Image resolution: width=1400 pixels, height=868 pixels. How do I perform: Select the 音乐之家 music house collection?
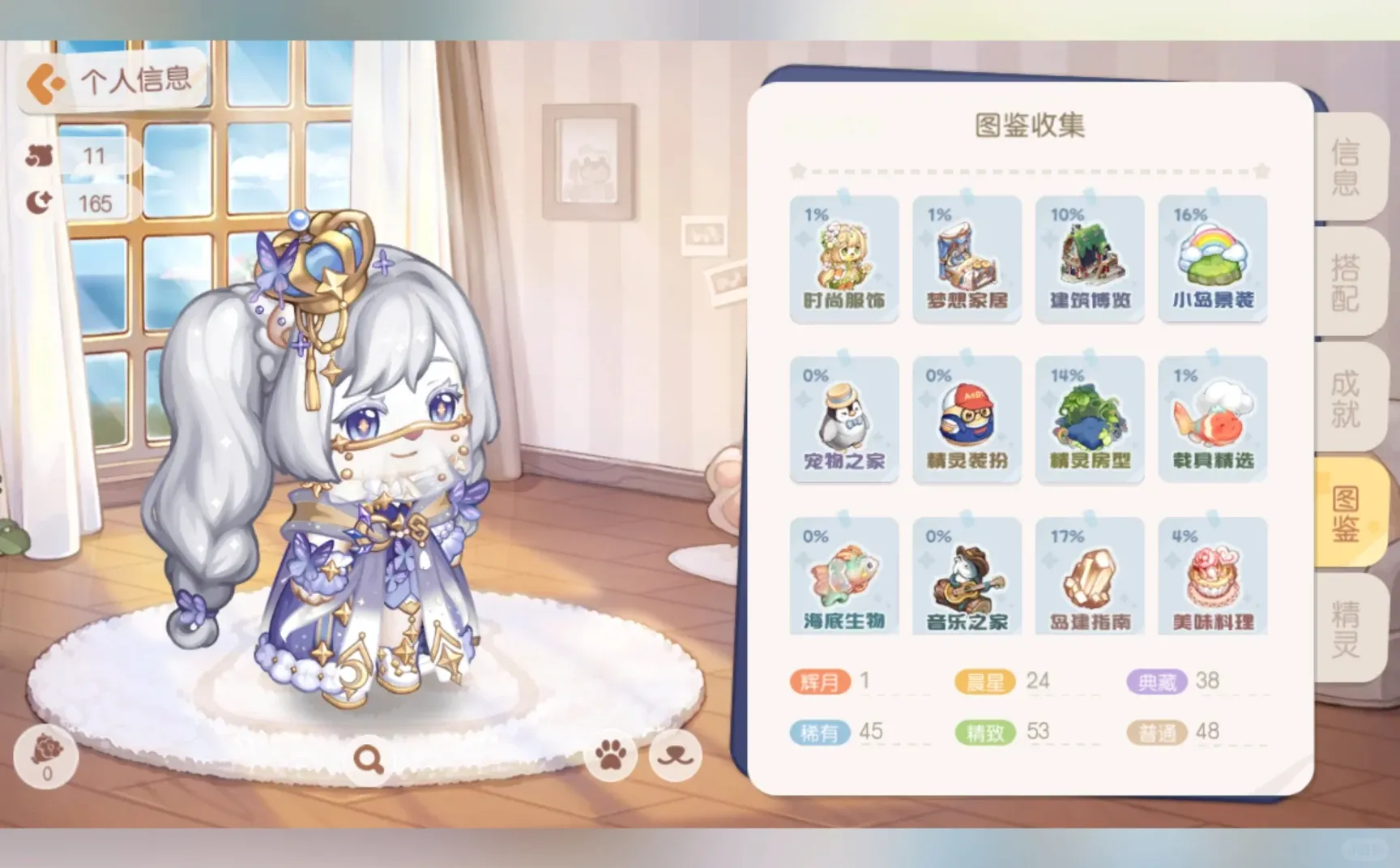click(x=967, y=576)
